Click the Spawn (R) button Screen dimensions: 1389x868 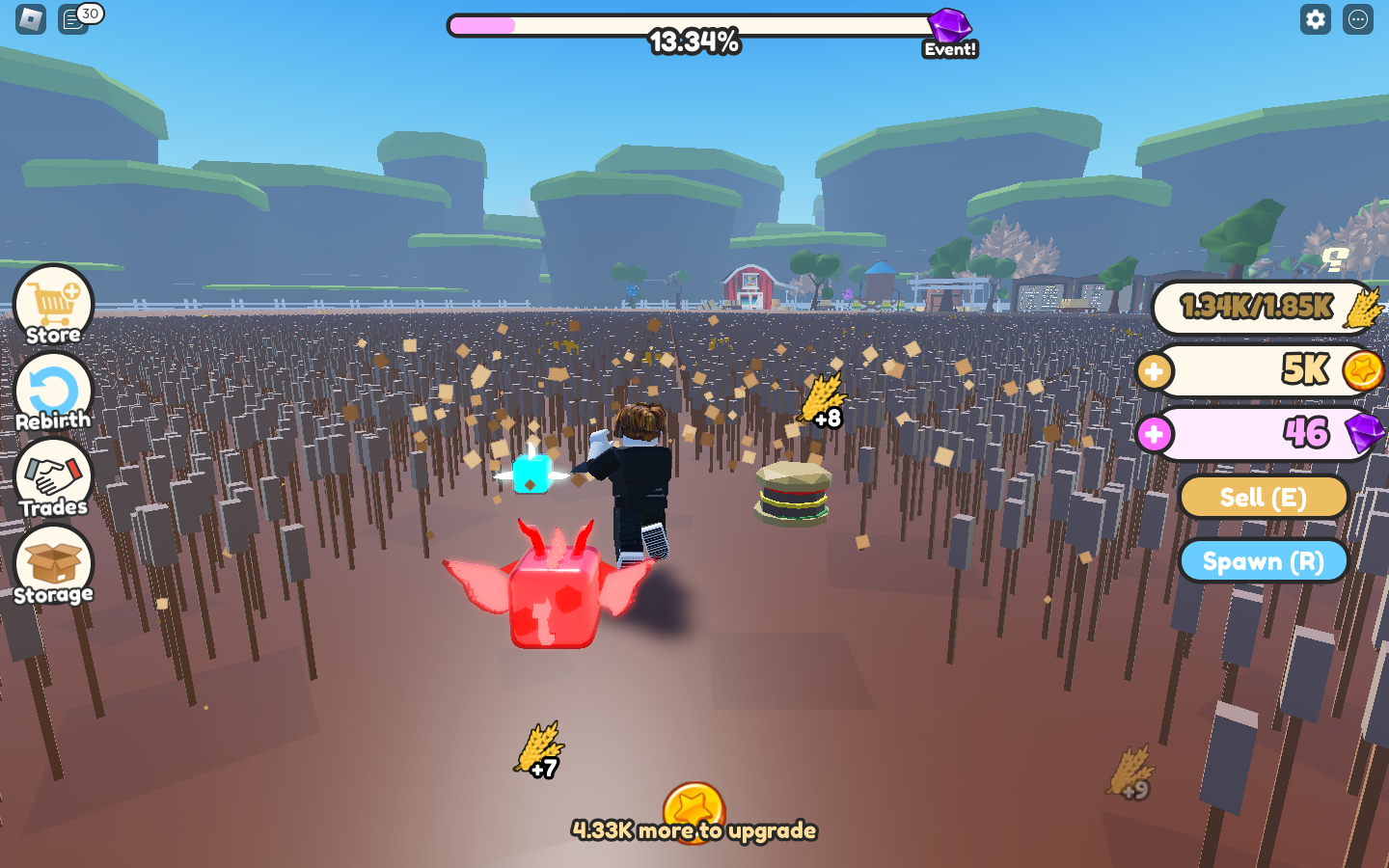(1263, 561)
